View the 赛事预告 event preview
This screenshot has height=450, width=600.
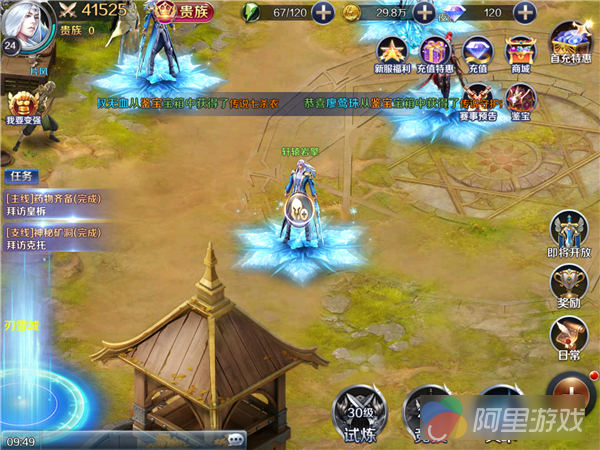point(478,100)
